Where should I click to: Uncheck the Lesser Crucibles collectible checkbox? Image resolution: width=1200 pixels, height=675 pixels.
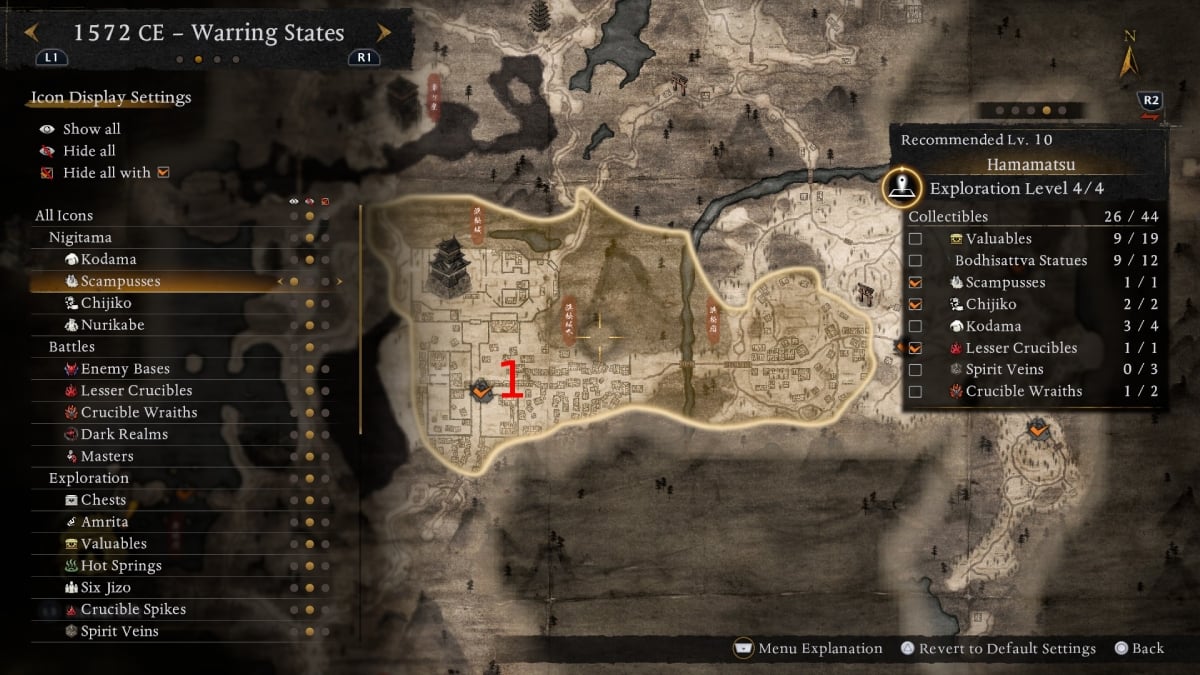tap(915, 348)
